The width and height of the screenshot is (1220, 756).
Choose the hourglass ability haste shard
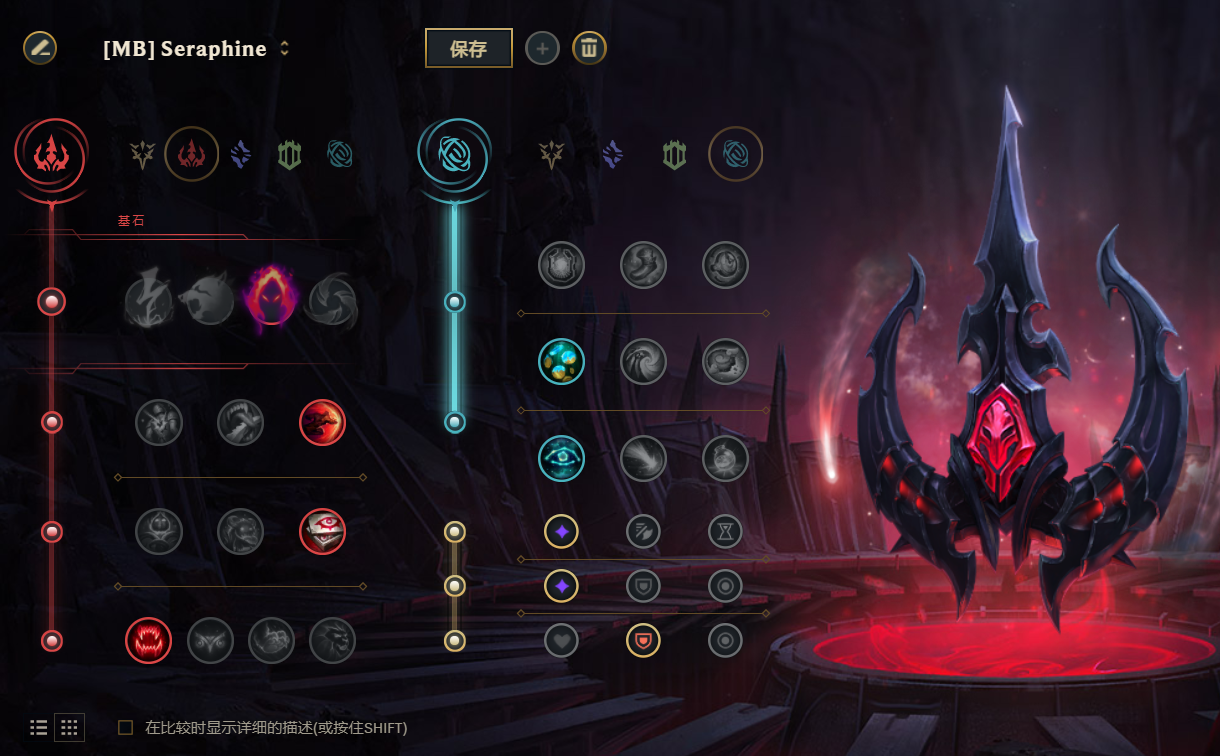click(725, 531)
